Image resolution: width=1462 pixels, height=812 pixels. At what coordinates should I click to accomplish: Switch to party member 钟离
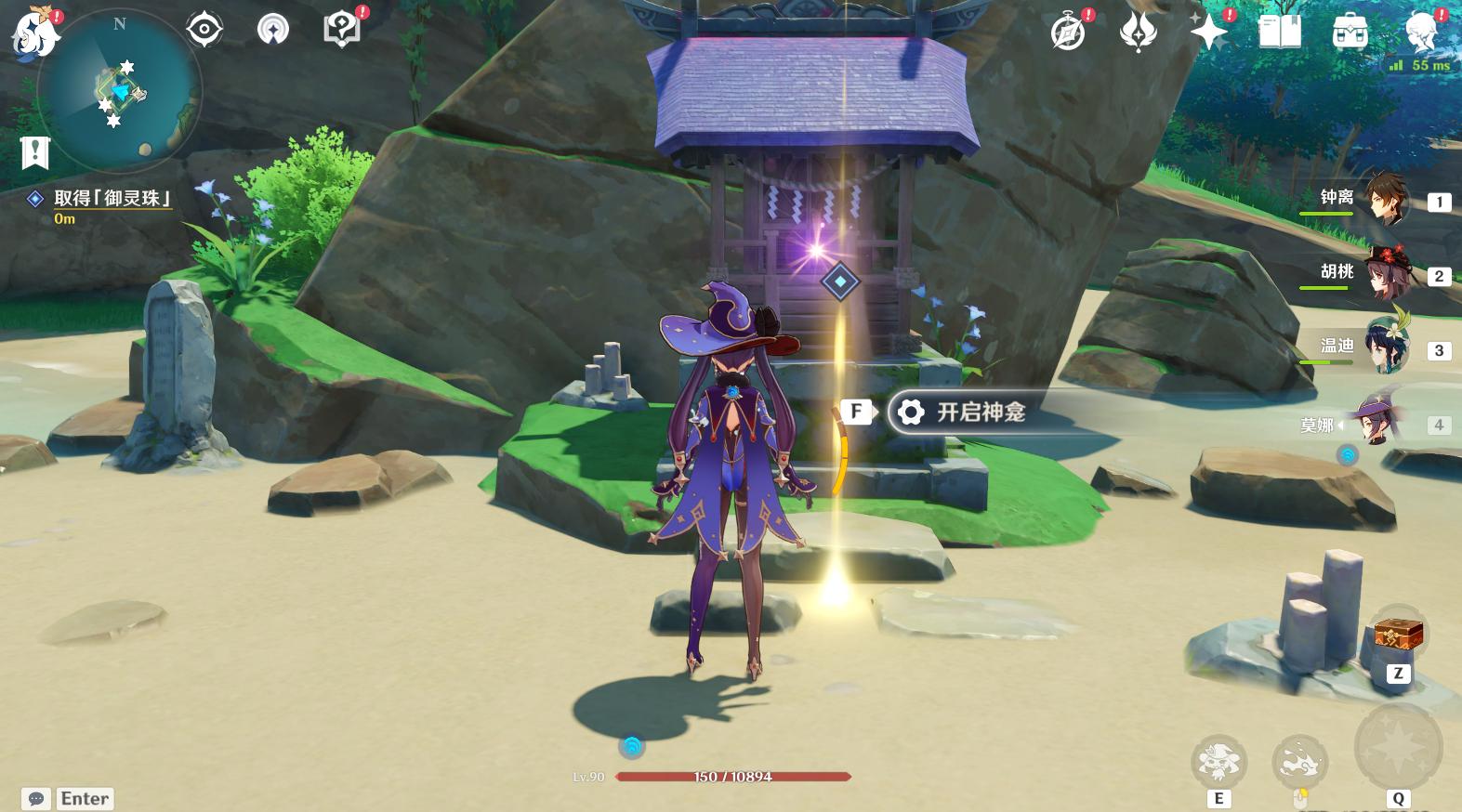click(x=1385, y=199)
